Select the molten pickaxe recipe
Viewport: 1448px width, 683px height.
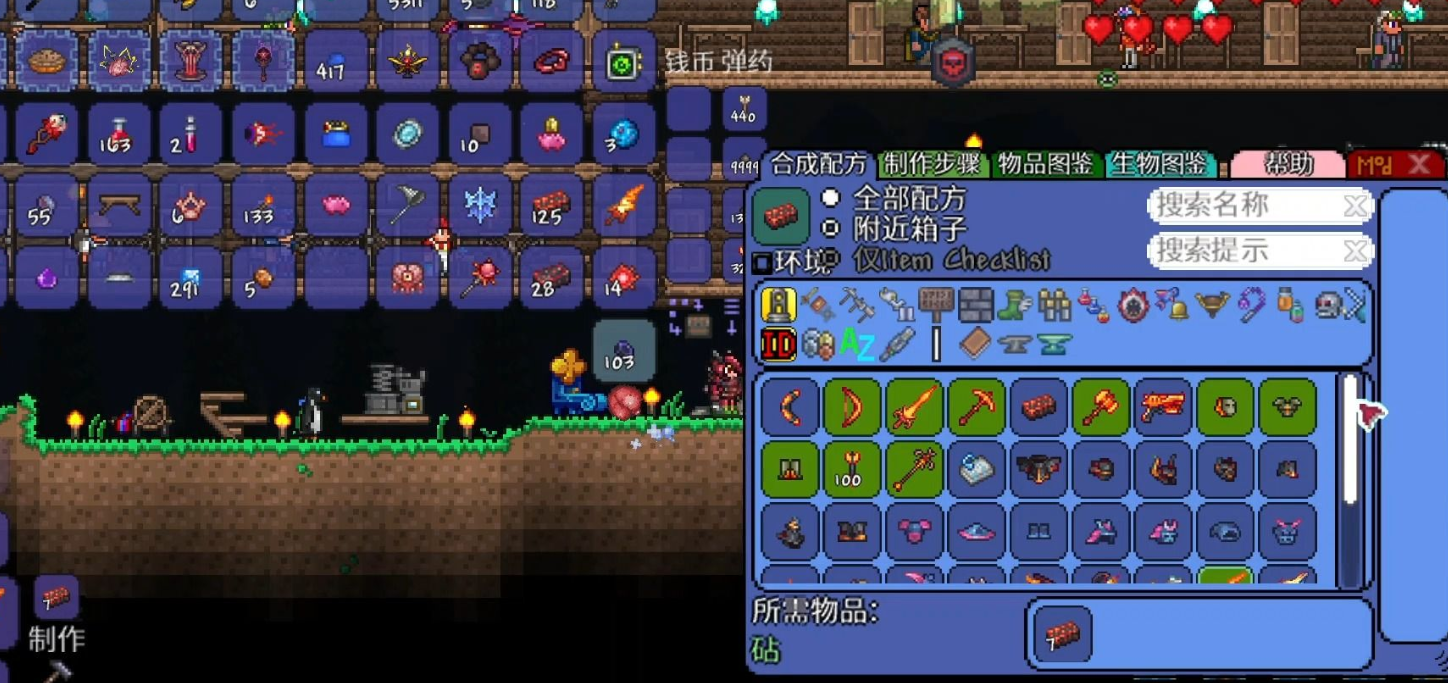976,406
